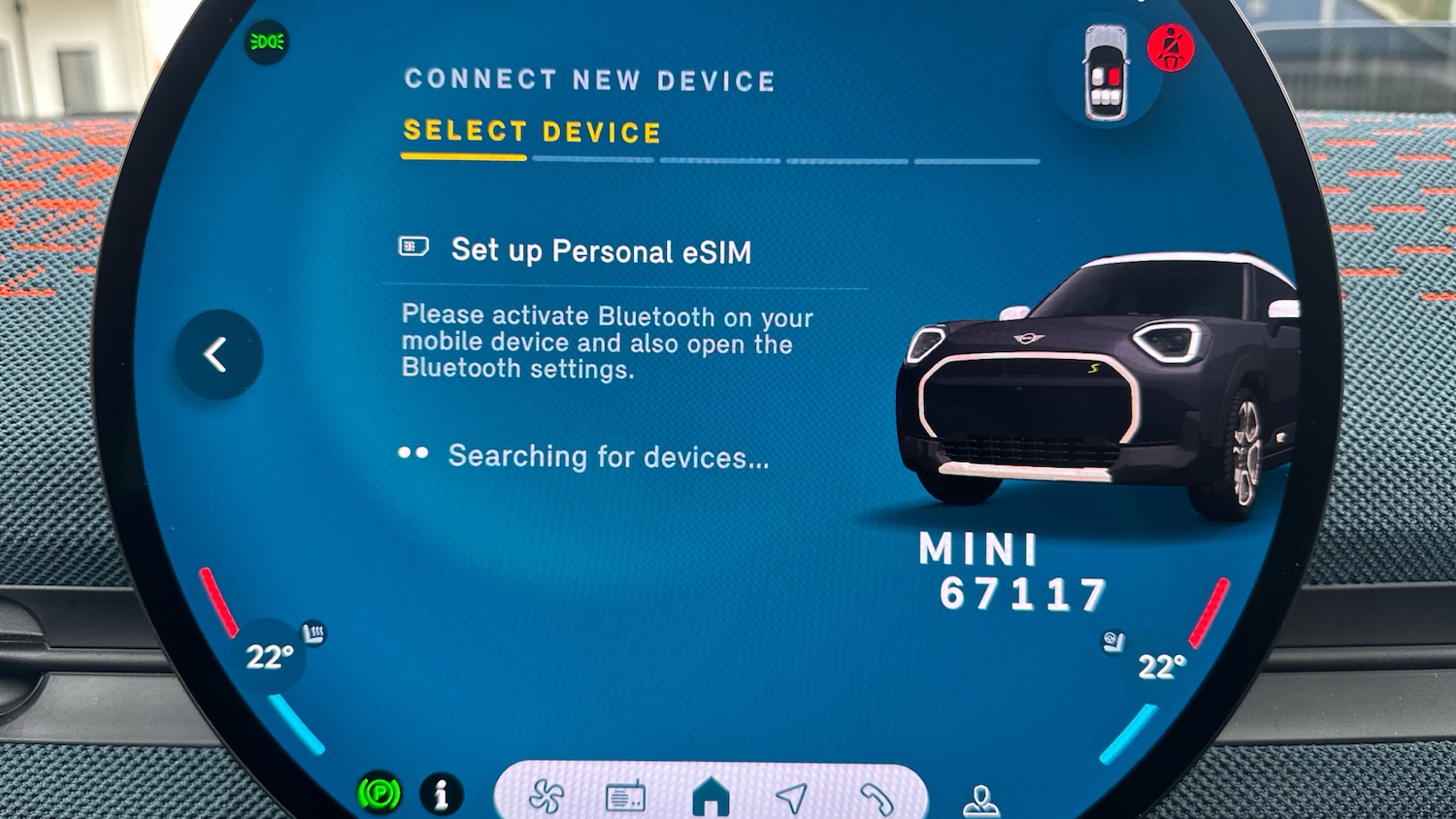Tap the info icon
Screen dimensions: 1456x819
coord(441,795)
